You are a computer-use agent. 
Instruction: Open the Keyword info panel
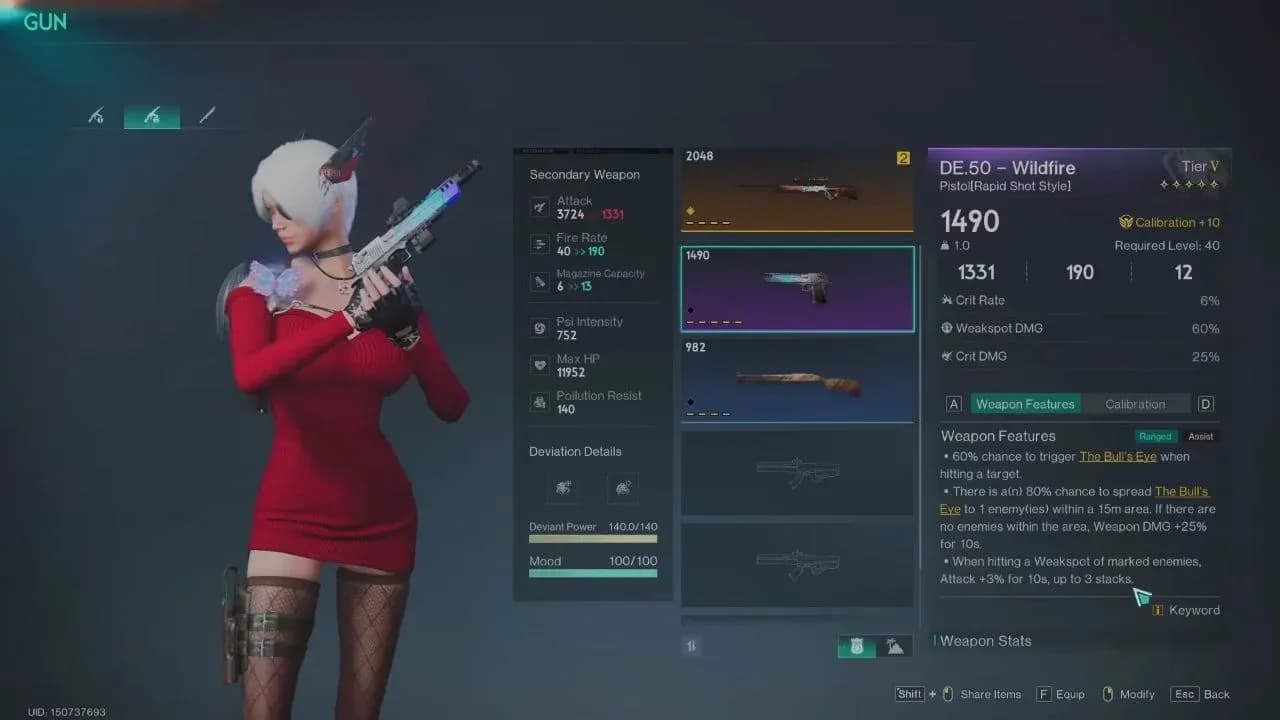[x=1186, y=610]
